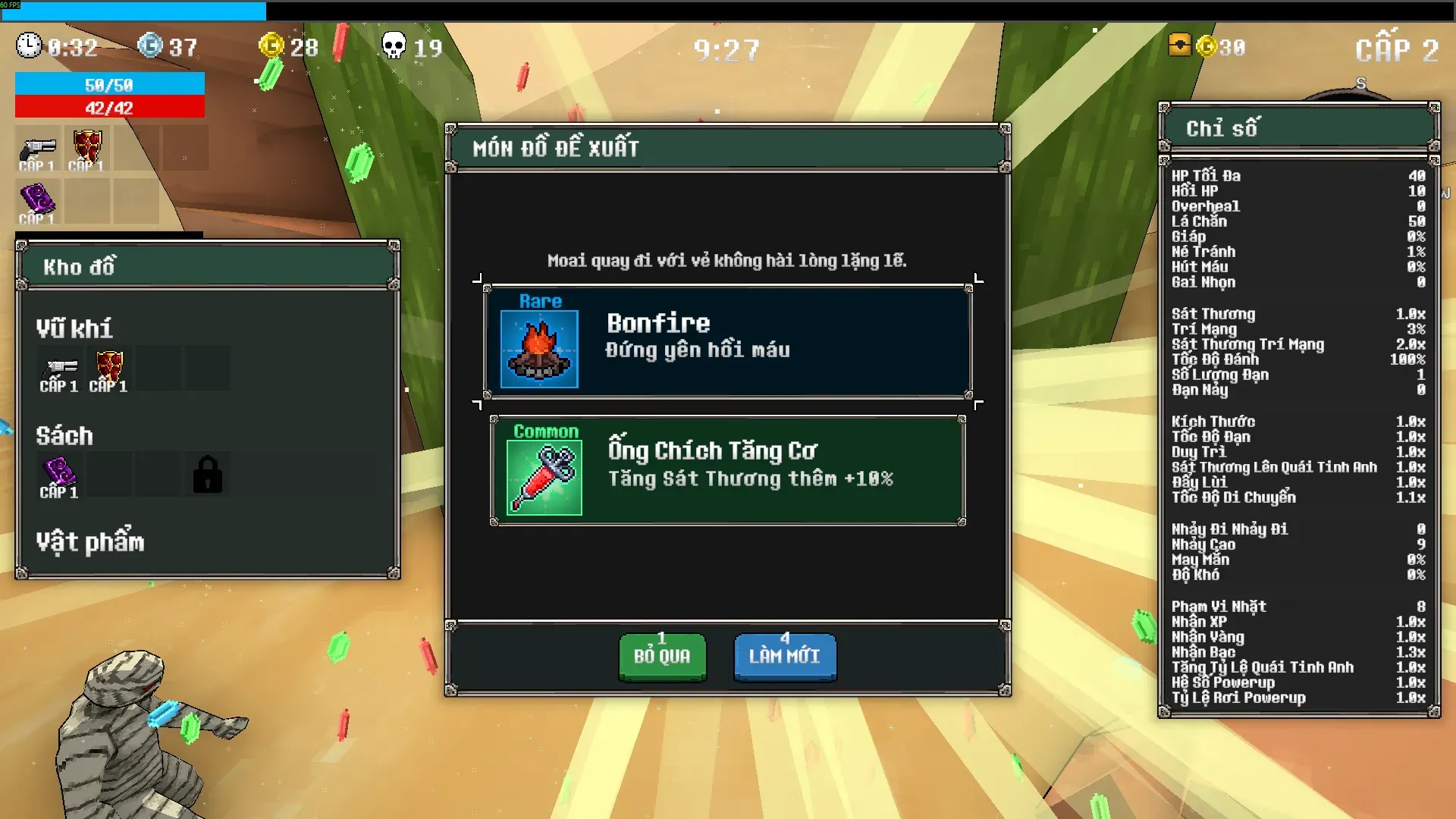1456x819 pixels.
Task: Click the revolver icon in the top HUD
Action: [x=38, y=149]
